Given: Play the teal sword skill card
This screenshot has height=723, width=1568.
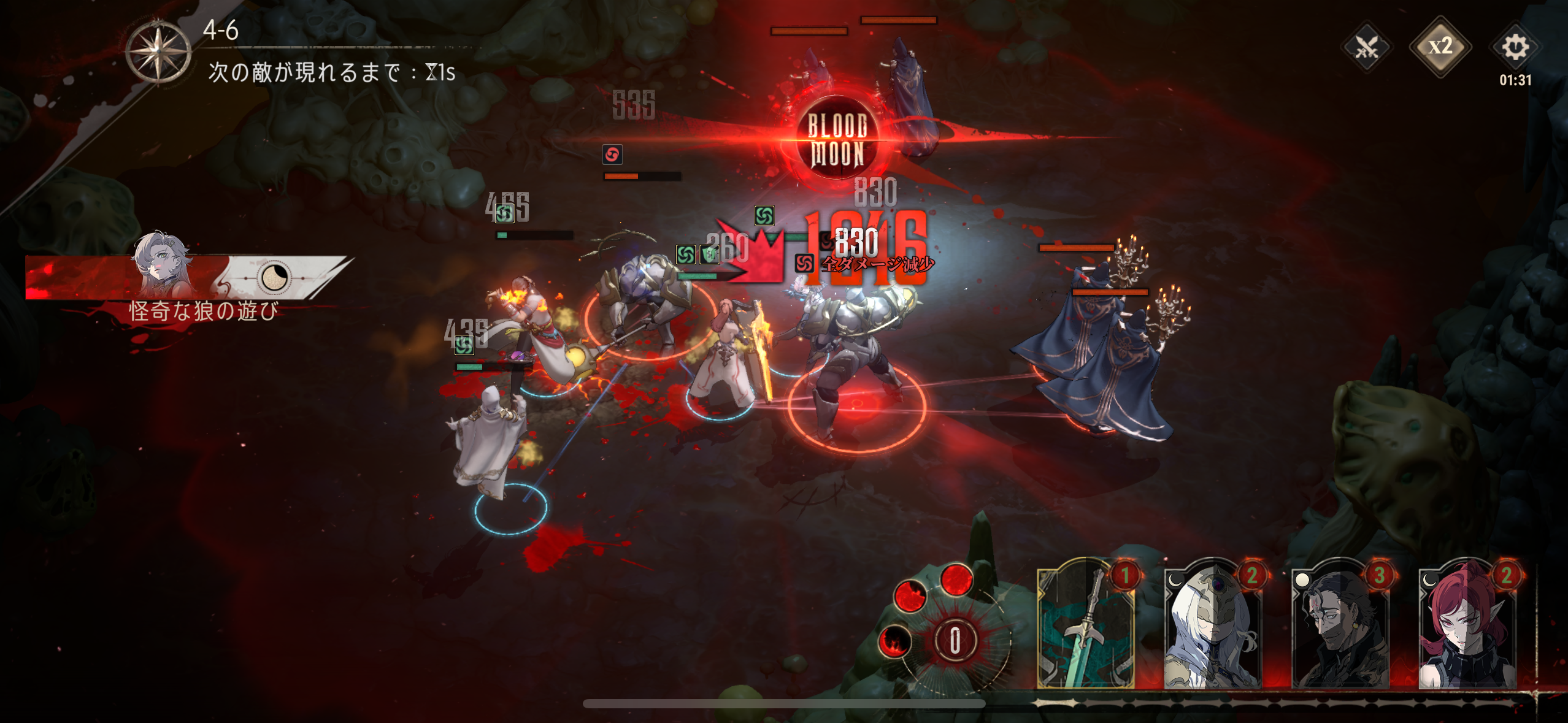Looking at the screenshot, I should coord(1086,625).
